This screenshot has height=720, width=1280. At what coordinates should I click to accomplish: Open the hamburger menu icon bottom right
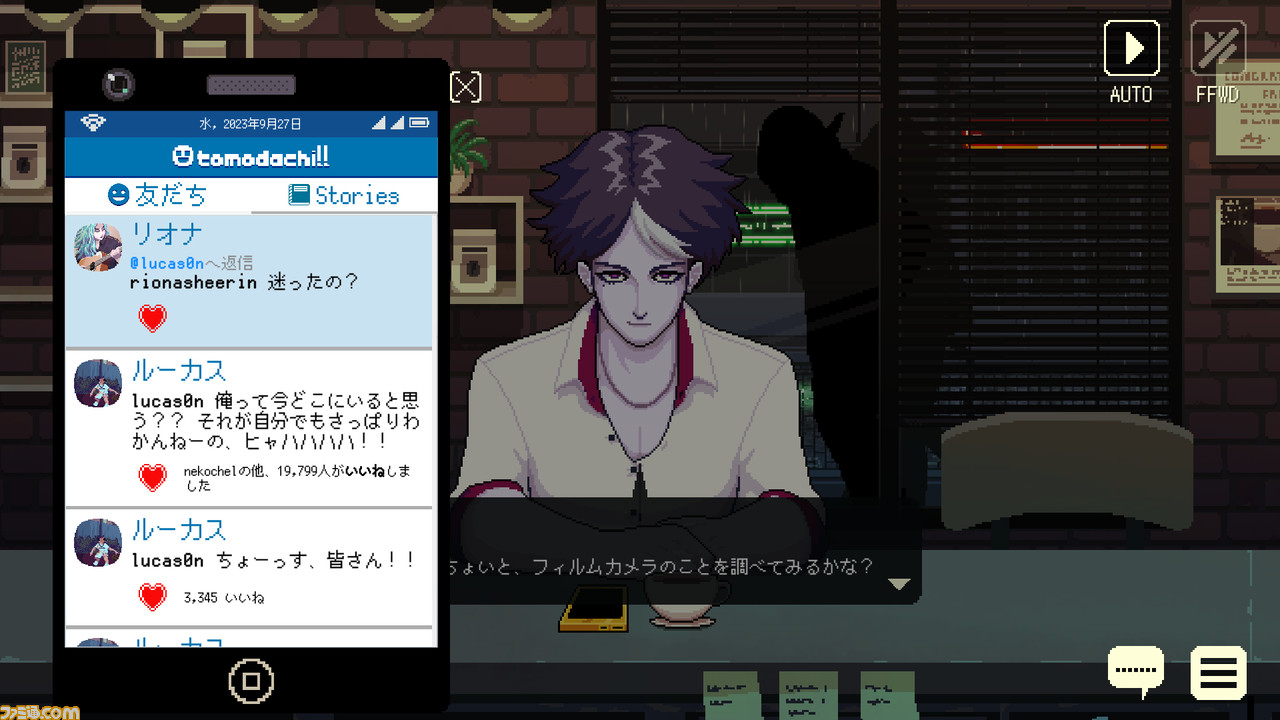pyautogui.click(x=1218, y=672)
